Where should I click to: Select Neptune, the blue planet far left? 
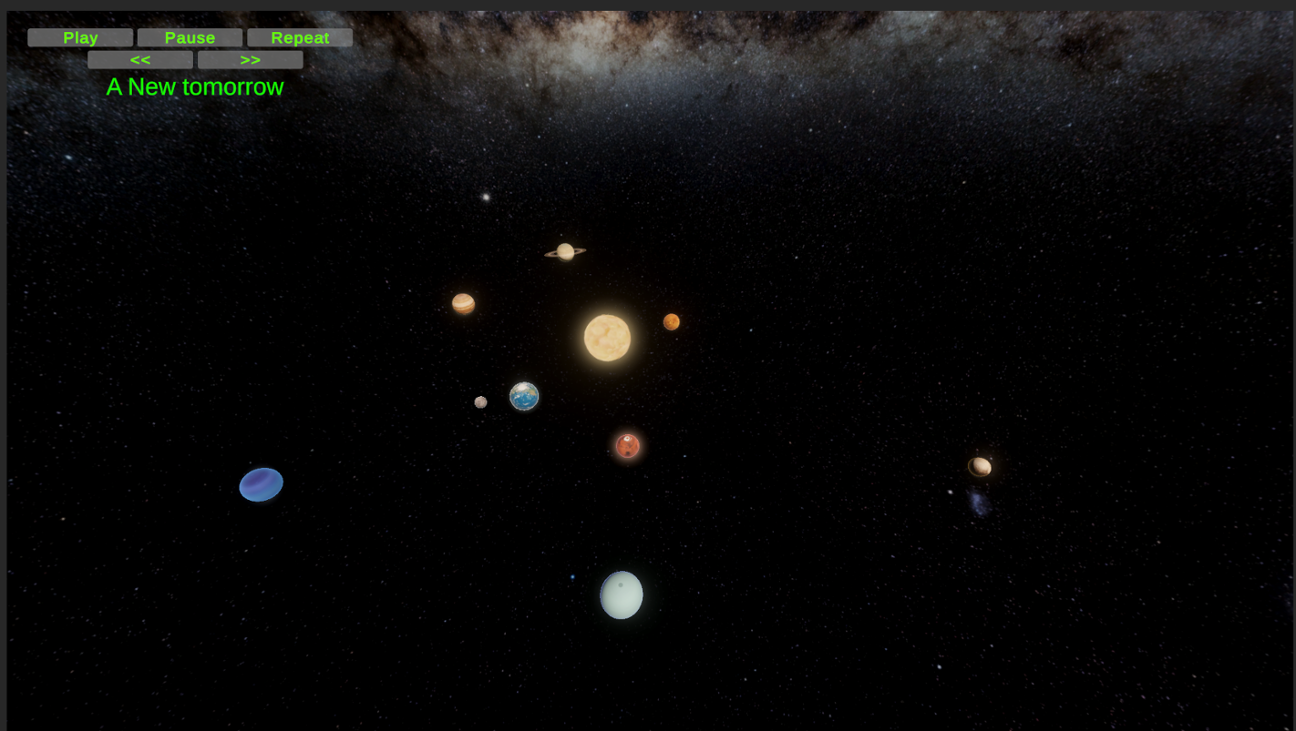[261, 484]
